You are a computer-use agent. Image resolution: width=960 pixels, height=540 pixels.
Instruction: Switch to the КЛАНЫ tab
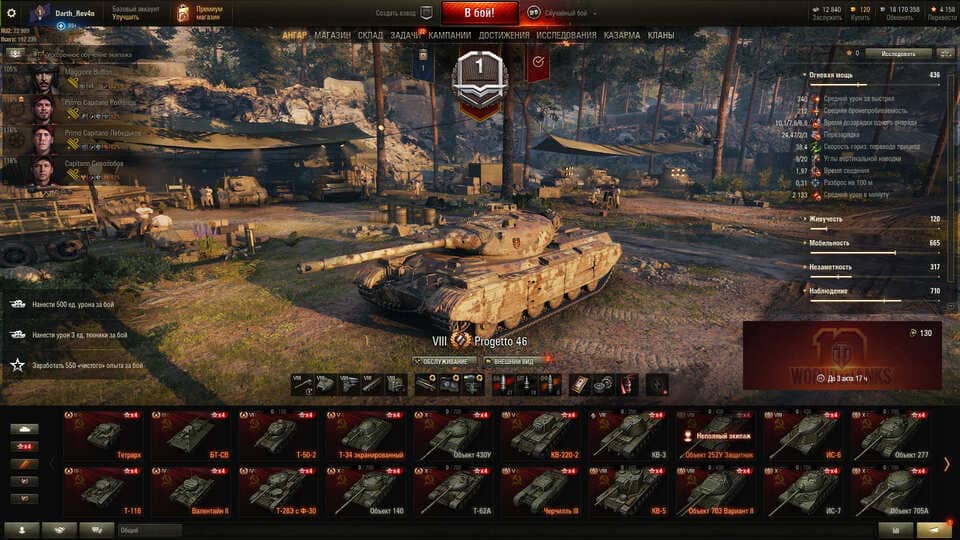[x=660, y=35]
